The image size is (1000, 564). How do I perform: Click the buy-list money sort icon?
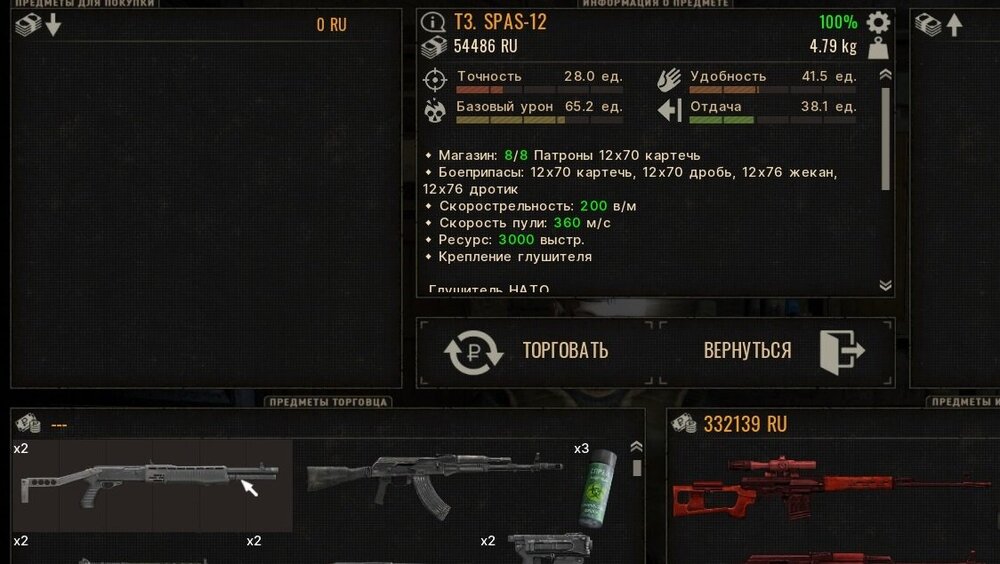pyautogui.click(x=38, y=25)
